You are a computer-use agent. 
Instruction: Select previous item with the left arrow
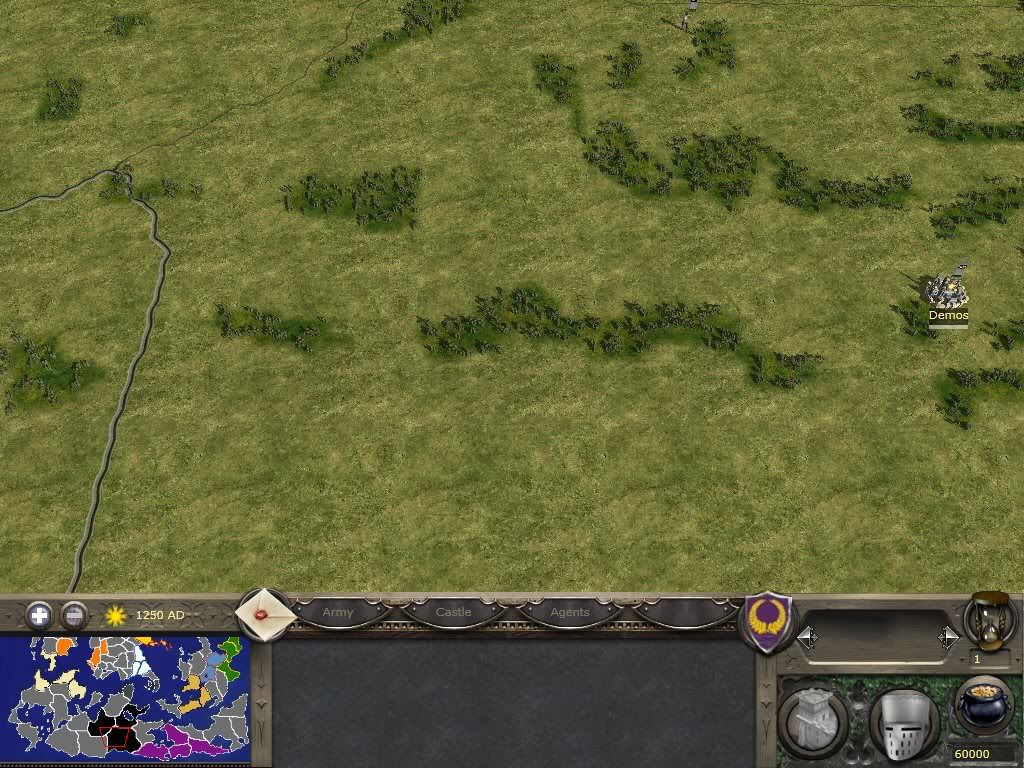807,636
